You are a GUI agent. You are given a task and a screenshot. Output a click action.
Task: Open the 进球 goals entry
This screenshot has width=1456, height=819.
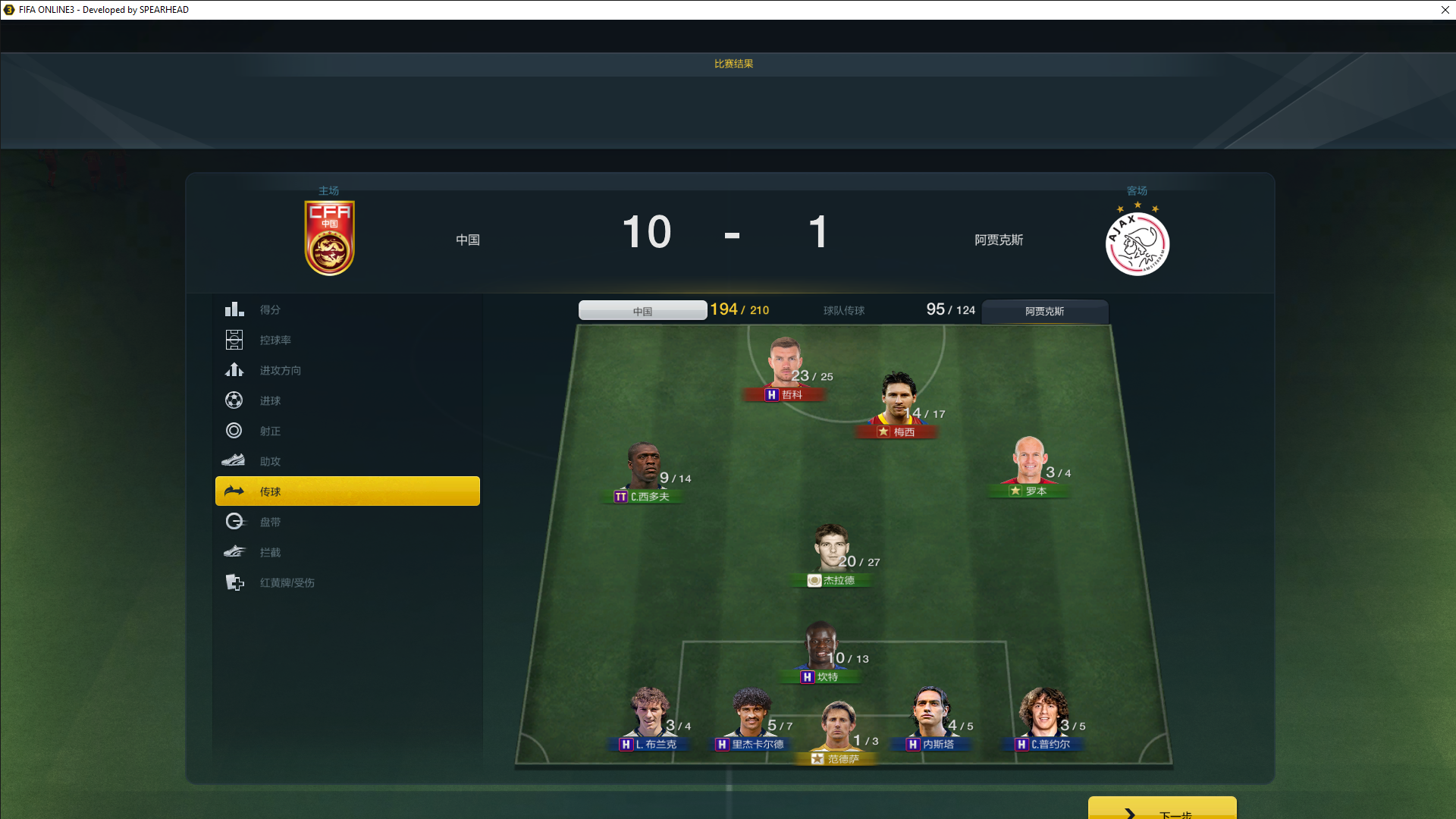pyautogui.click(x=270, y=400)
